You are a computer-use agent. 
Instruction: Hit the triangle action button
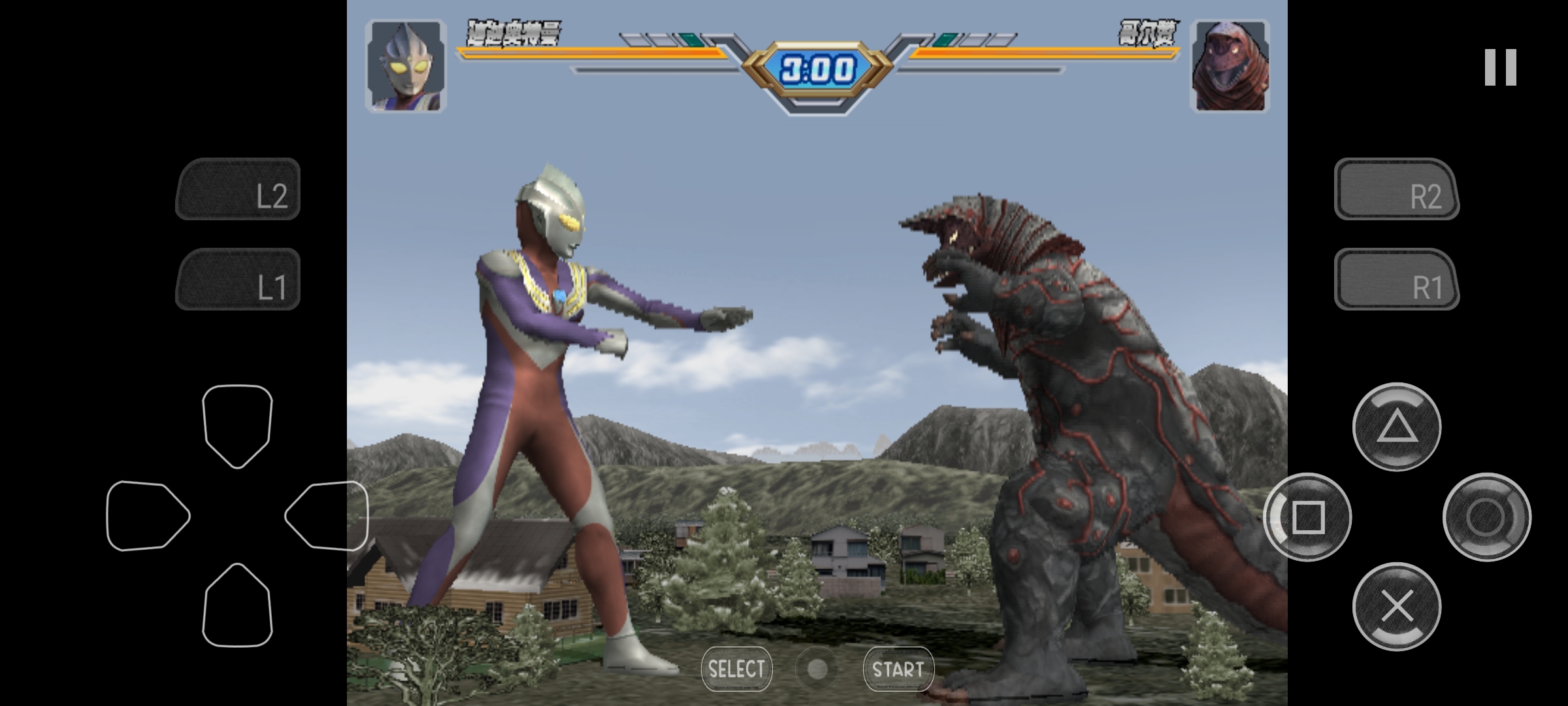coord(1397,427)
